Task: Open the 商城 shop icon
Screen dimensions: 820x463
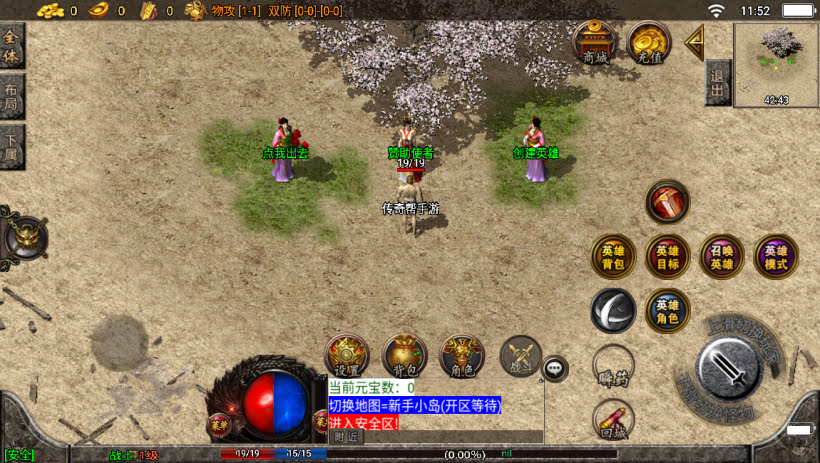Action: [596, 42]
